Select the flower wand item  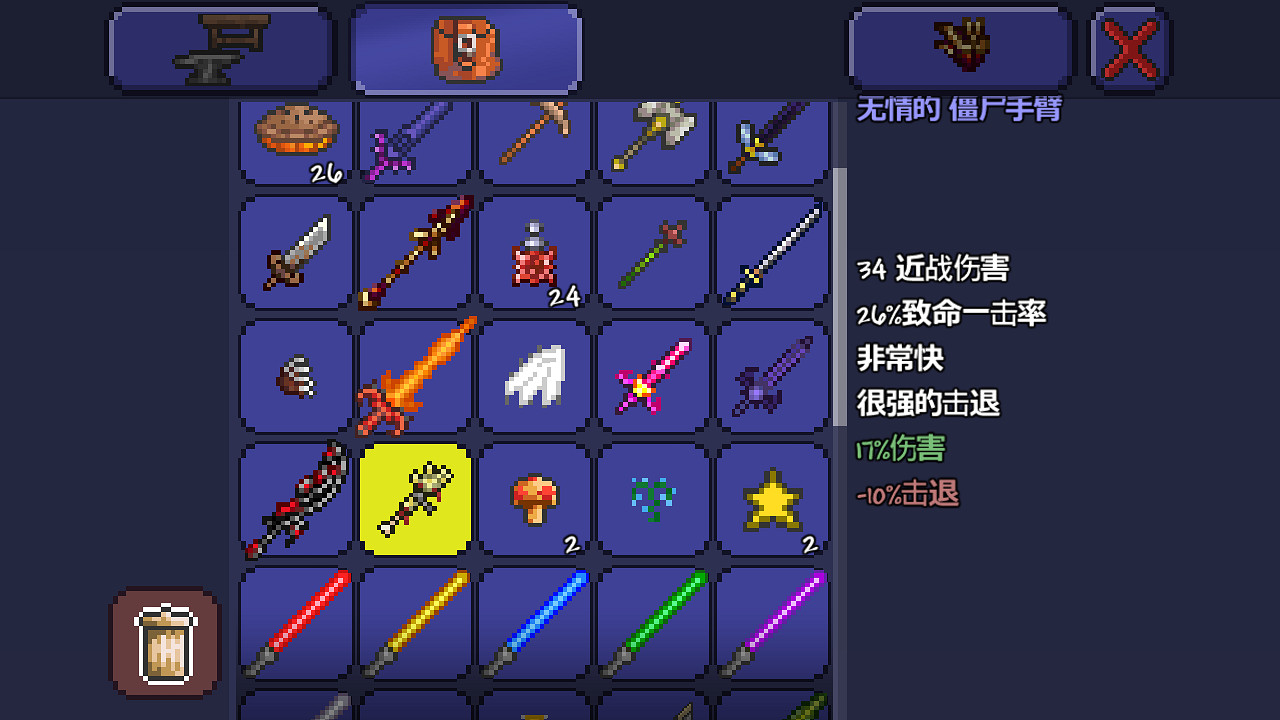pyautogui.click(x=653, y=253)
